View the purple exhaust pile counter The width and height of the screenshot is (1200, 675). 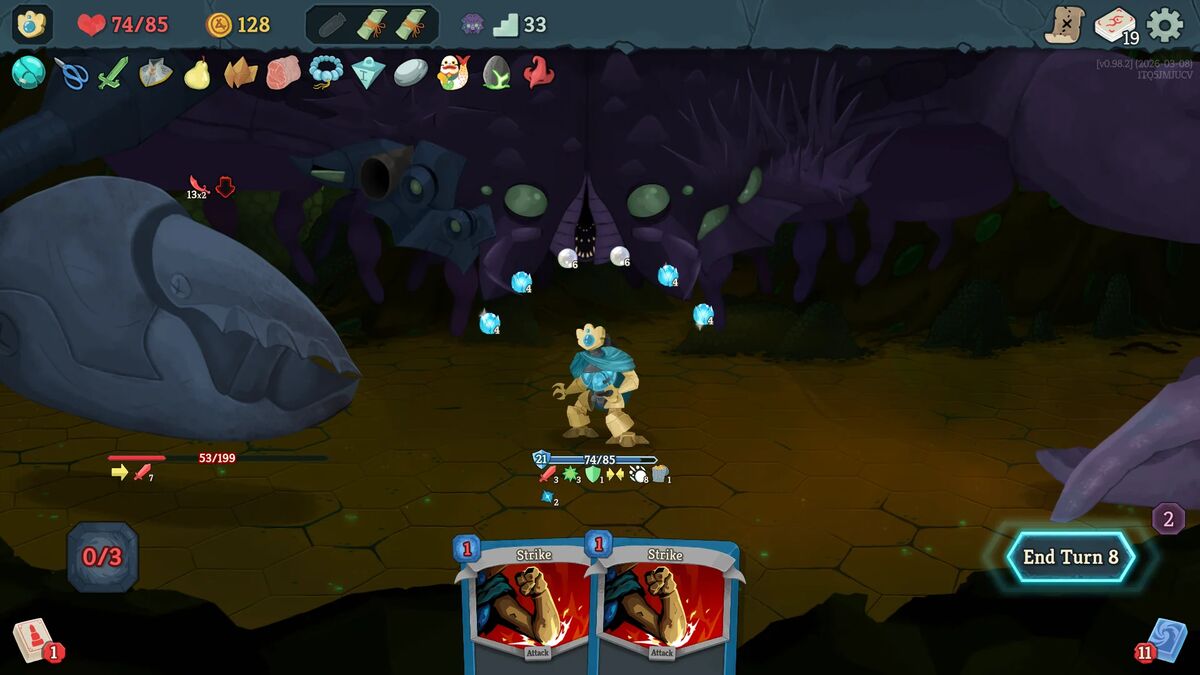coord(1168,519)
